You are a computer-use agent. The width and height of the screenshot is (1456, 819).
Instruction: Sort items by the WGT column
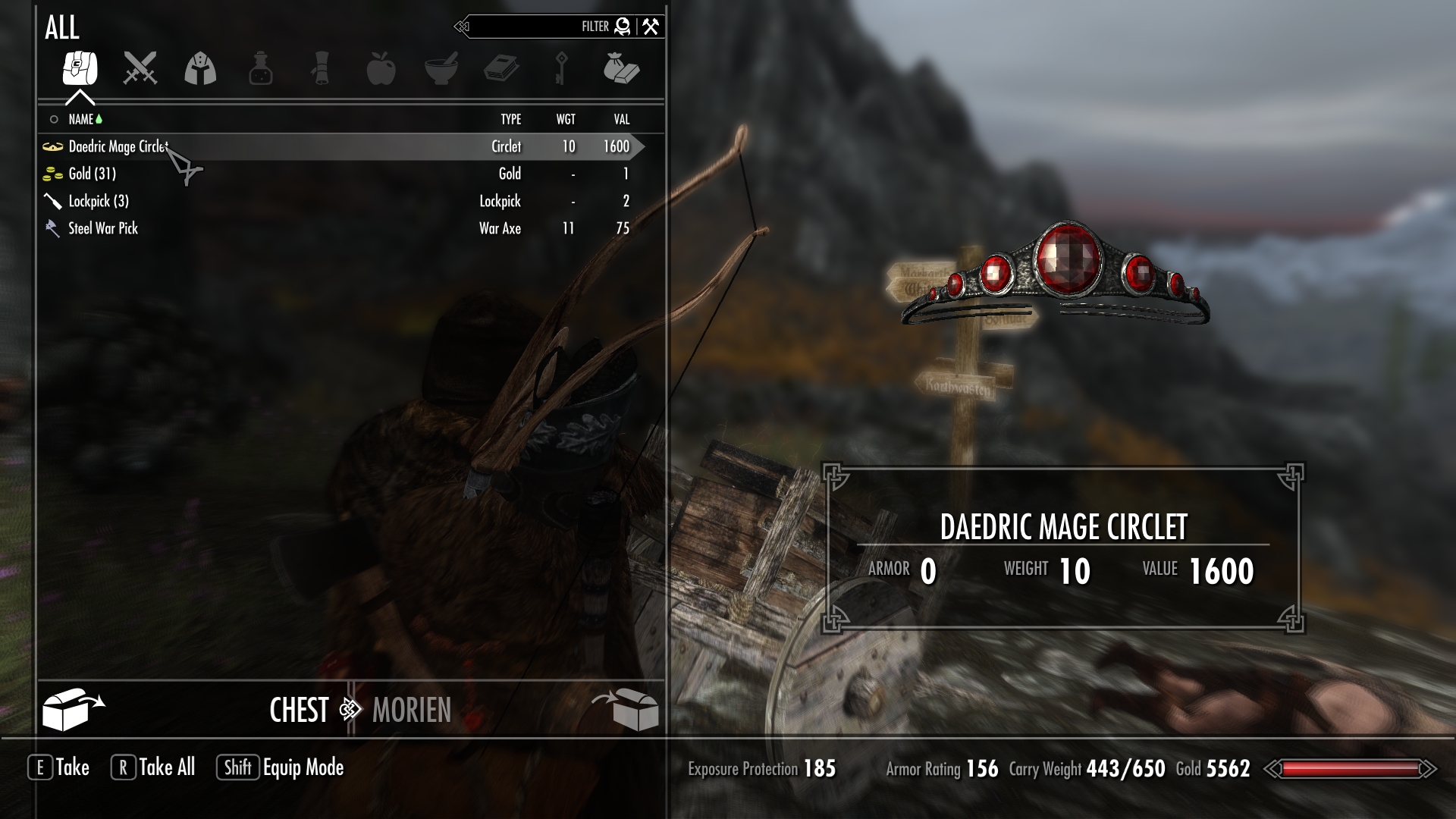click(x=566, y=119)
